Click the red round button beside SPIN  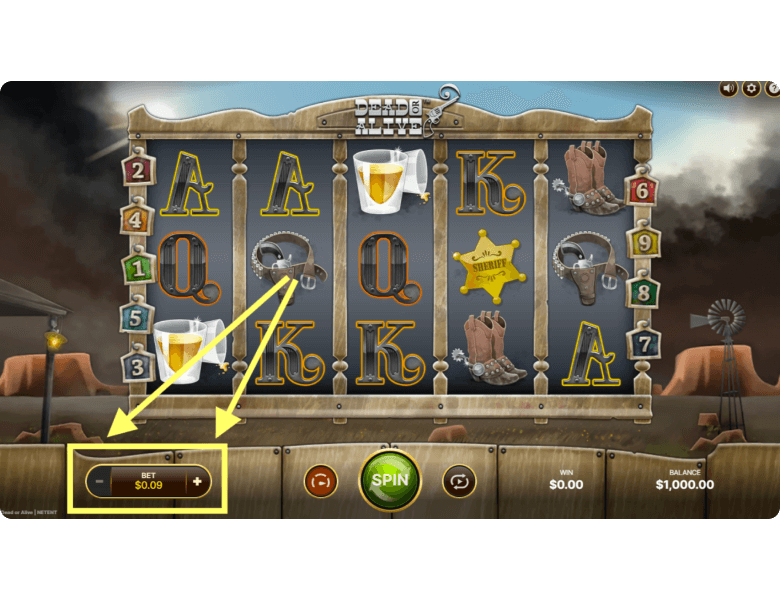(320, 481)
